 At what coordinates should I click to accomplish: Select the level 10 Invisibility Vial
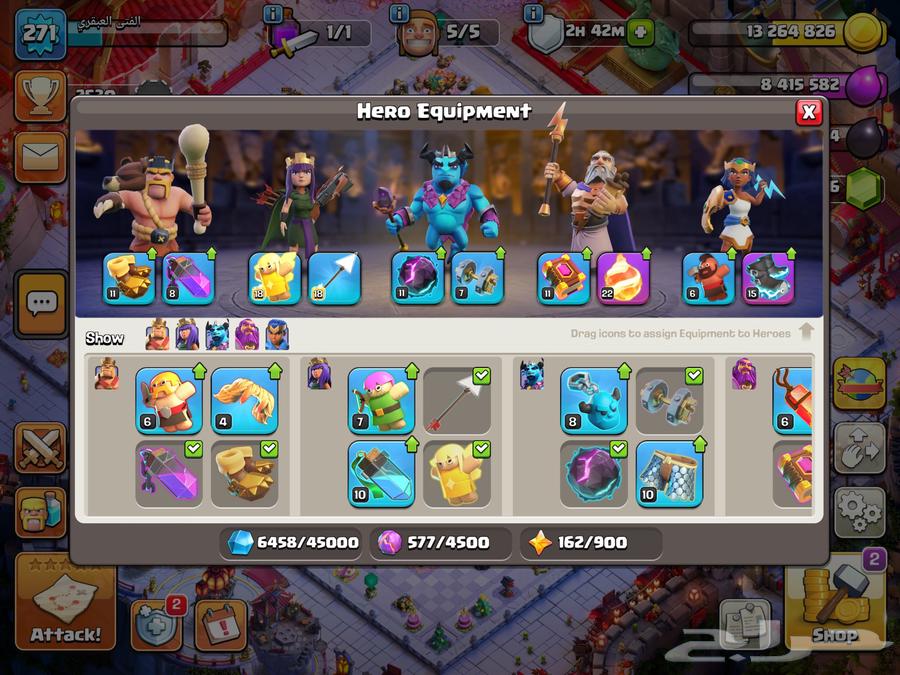[381, 473]
